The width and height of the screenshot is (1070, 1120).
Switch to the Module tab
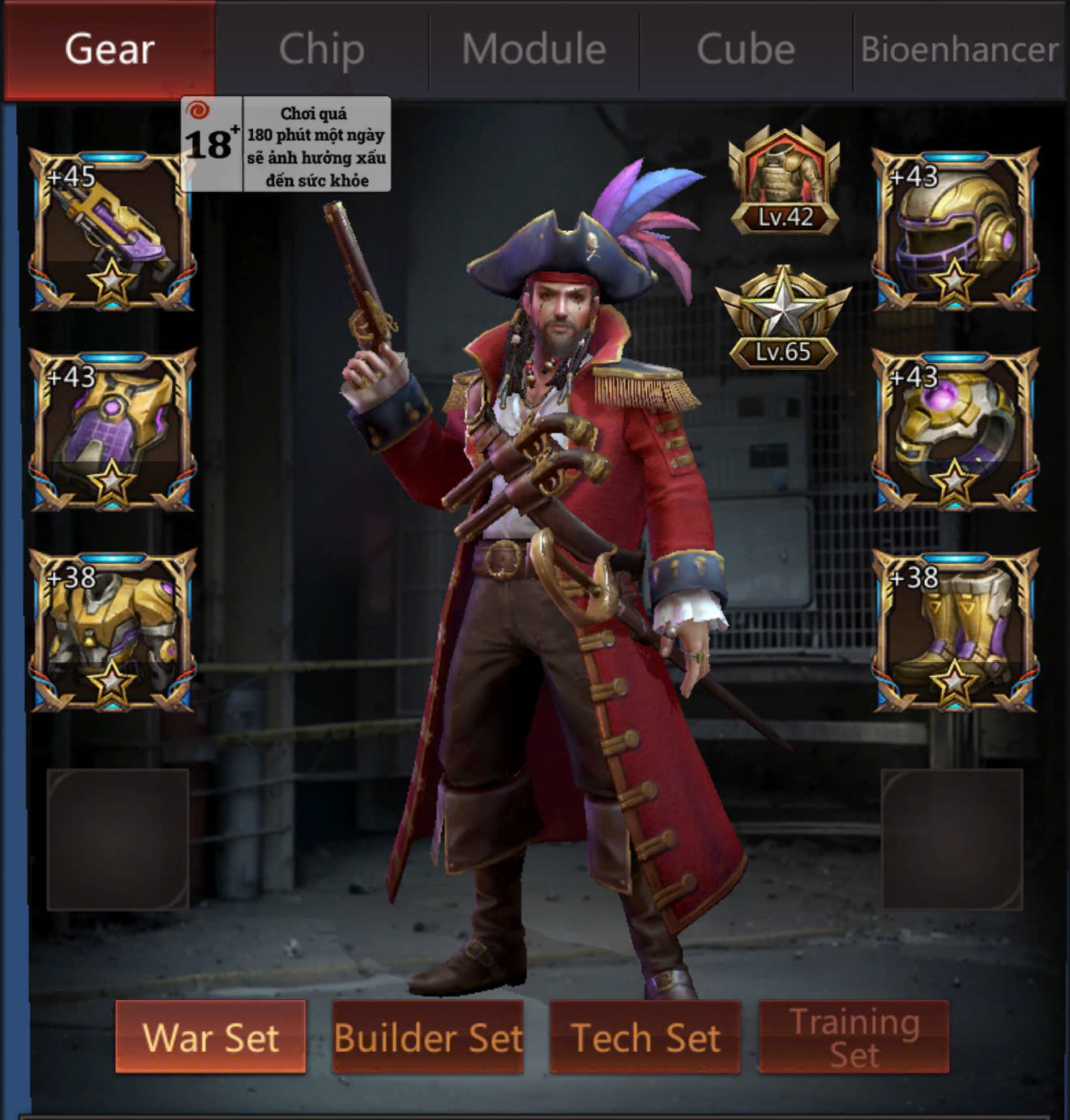534,49
